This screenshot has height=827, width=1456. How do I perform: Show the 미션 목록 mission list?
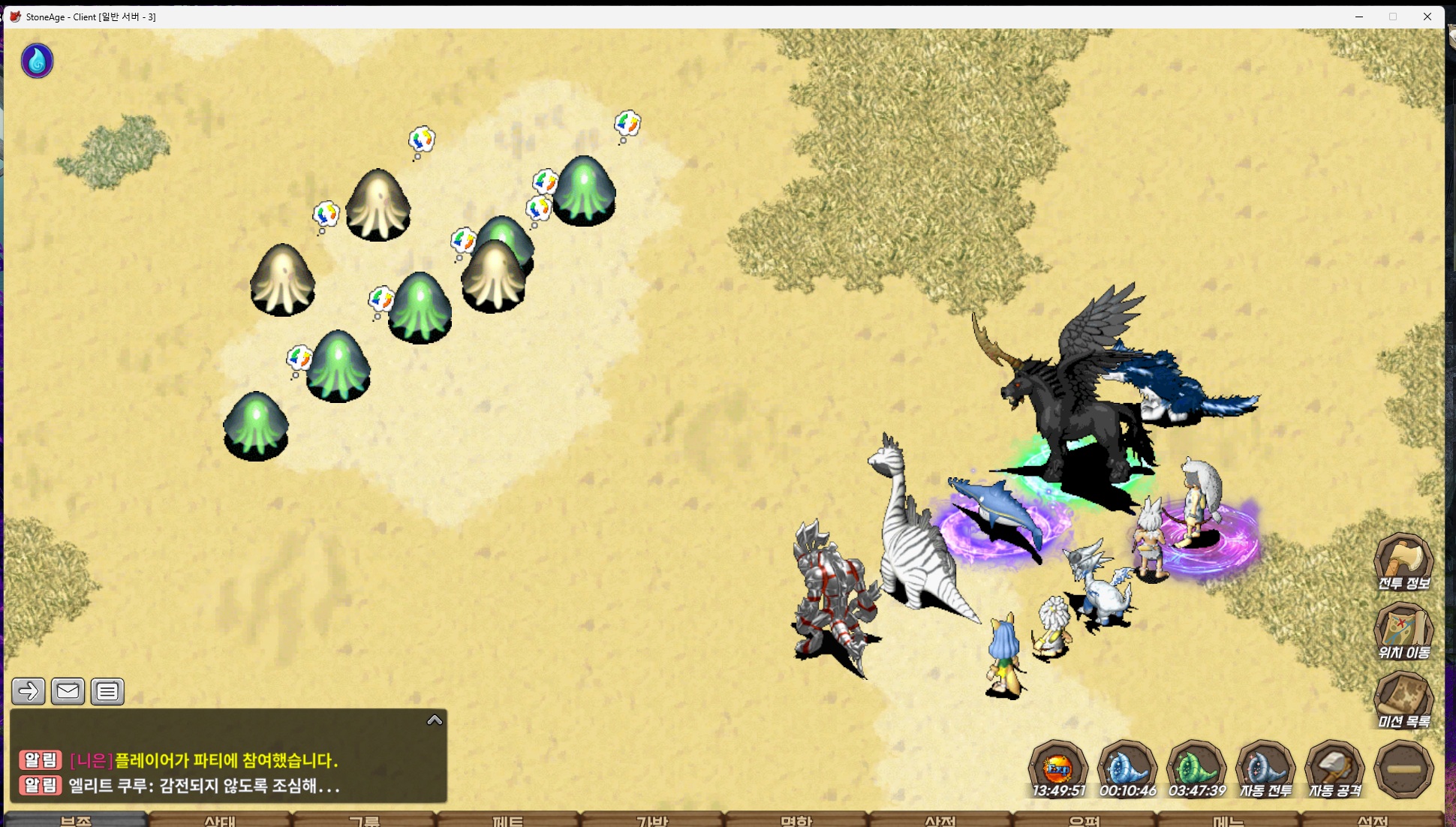tap(1403, 699)
